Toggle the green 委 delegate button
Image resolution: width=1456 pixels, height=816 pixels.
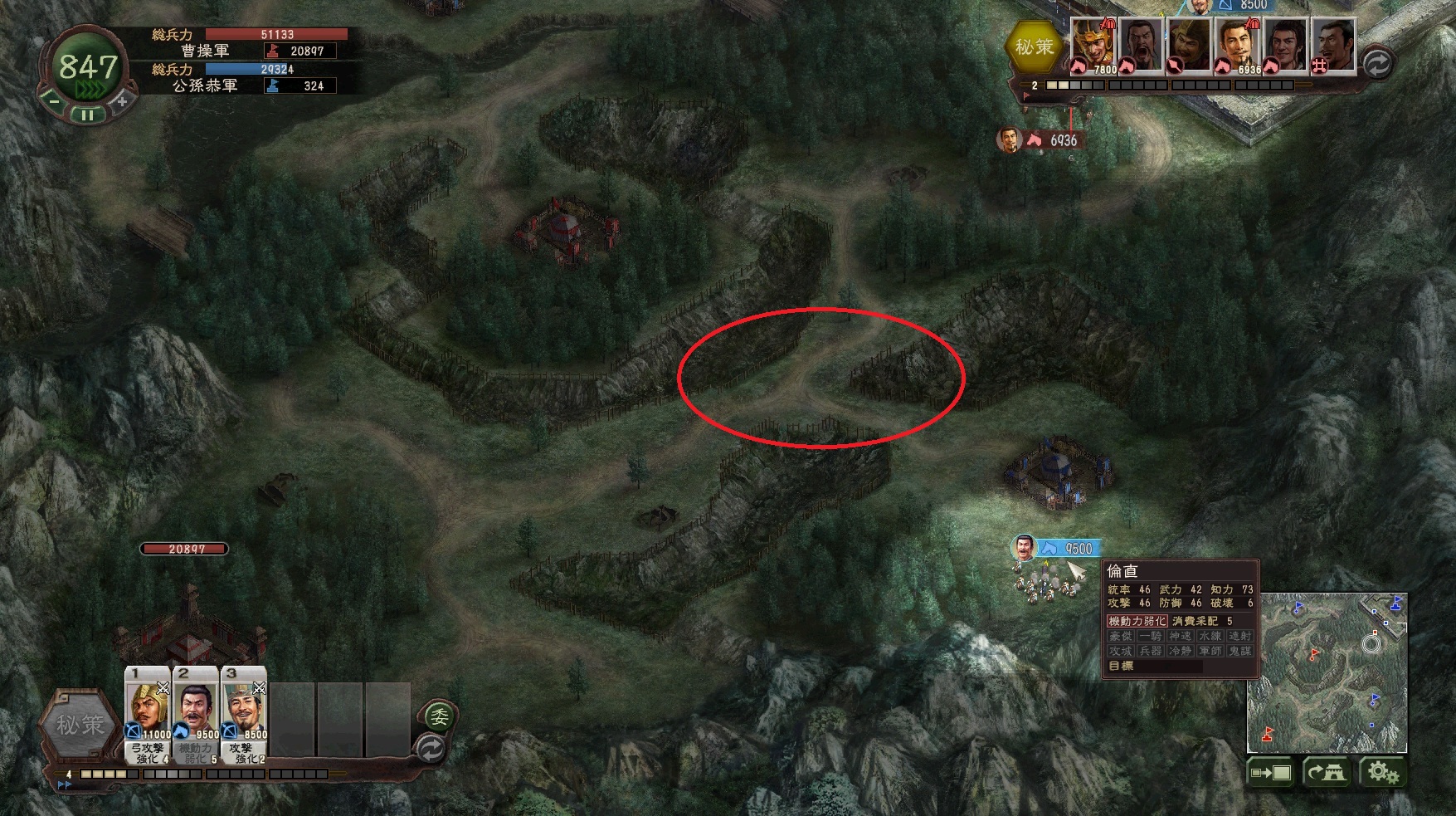pyautogui.click(x=439, y=716)
